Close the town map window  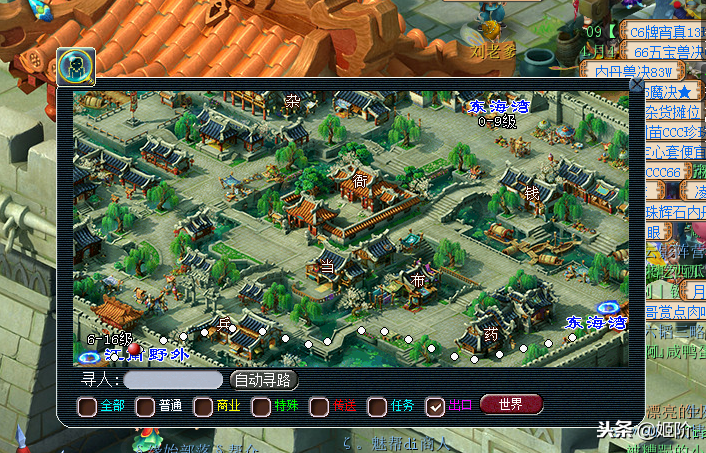coord(636,86)
